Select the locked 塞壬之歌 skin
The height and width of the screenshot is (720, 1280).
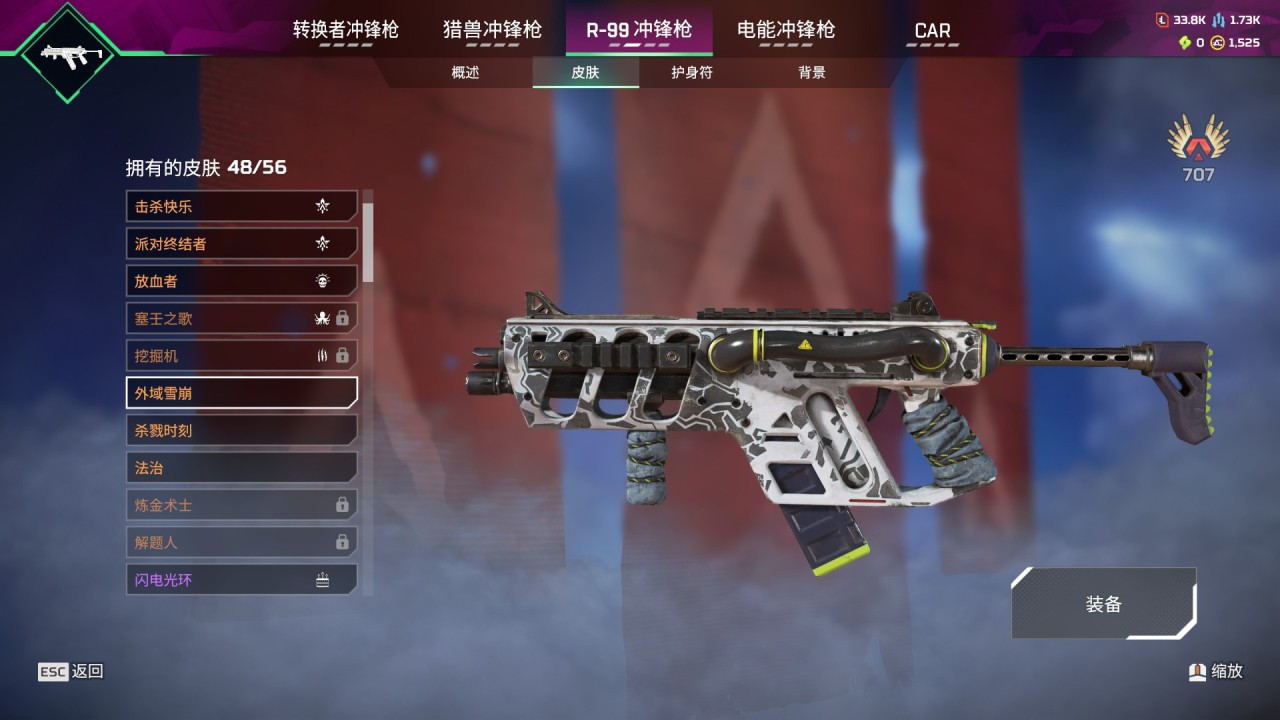[x=241, y=319]
